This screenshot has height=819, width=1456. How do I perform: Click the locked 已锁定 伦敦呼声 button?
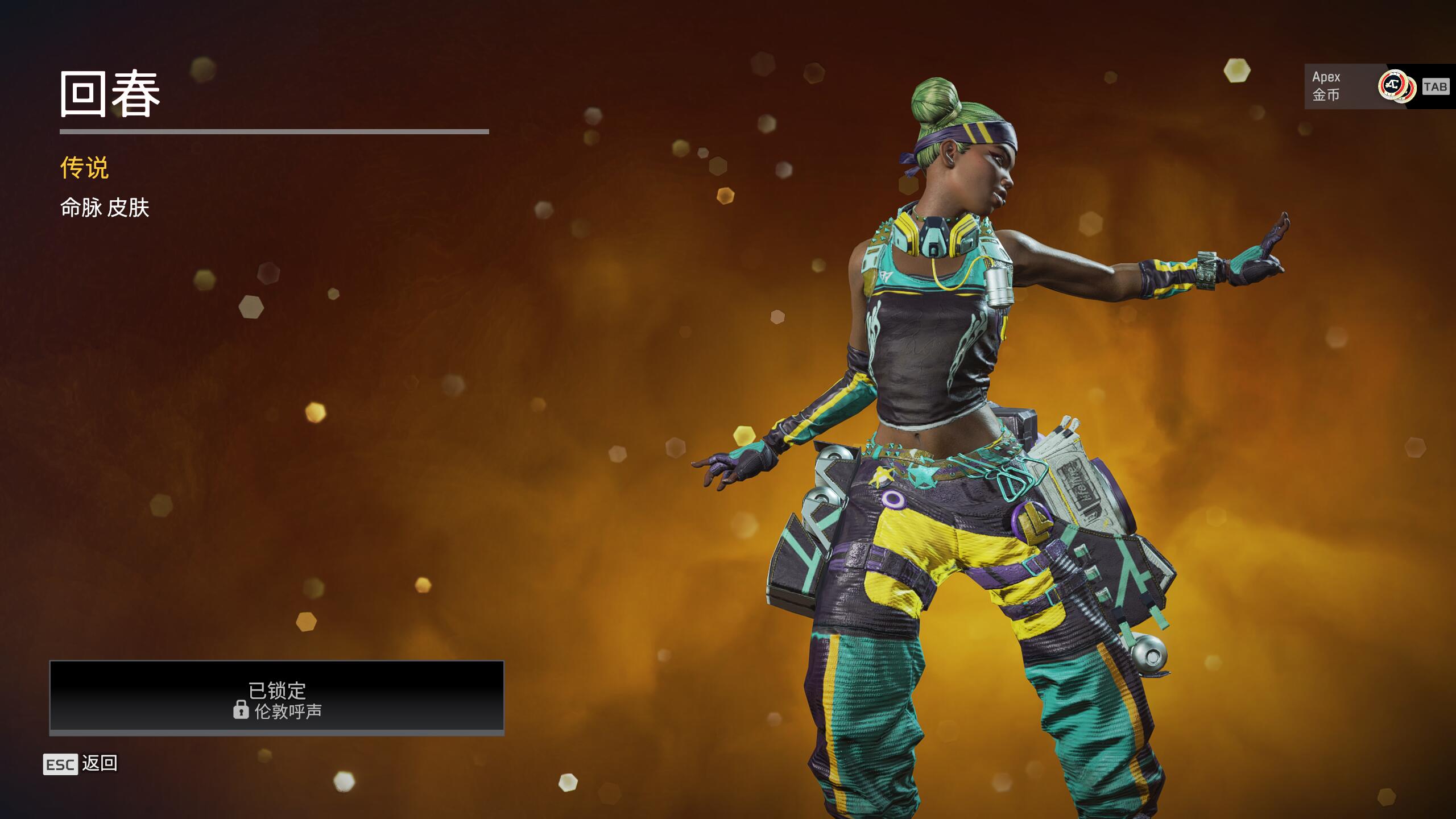(276, 697)
